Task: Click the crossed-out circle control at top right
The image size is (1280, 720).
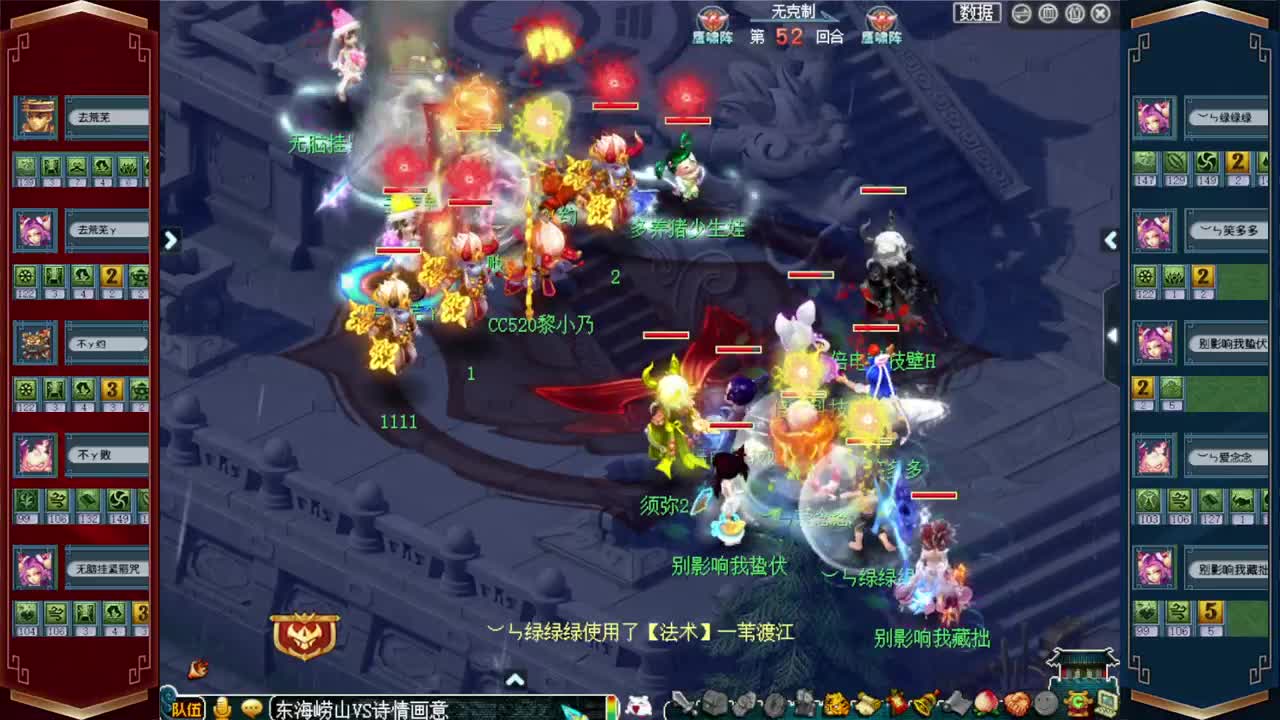Action: [1098, 13]
